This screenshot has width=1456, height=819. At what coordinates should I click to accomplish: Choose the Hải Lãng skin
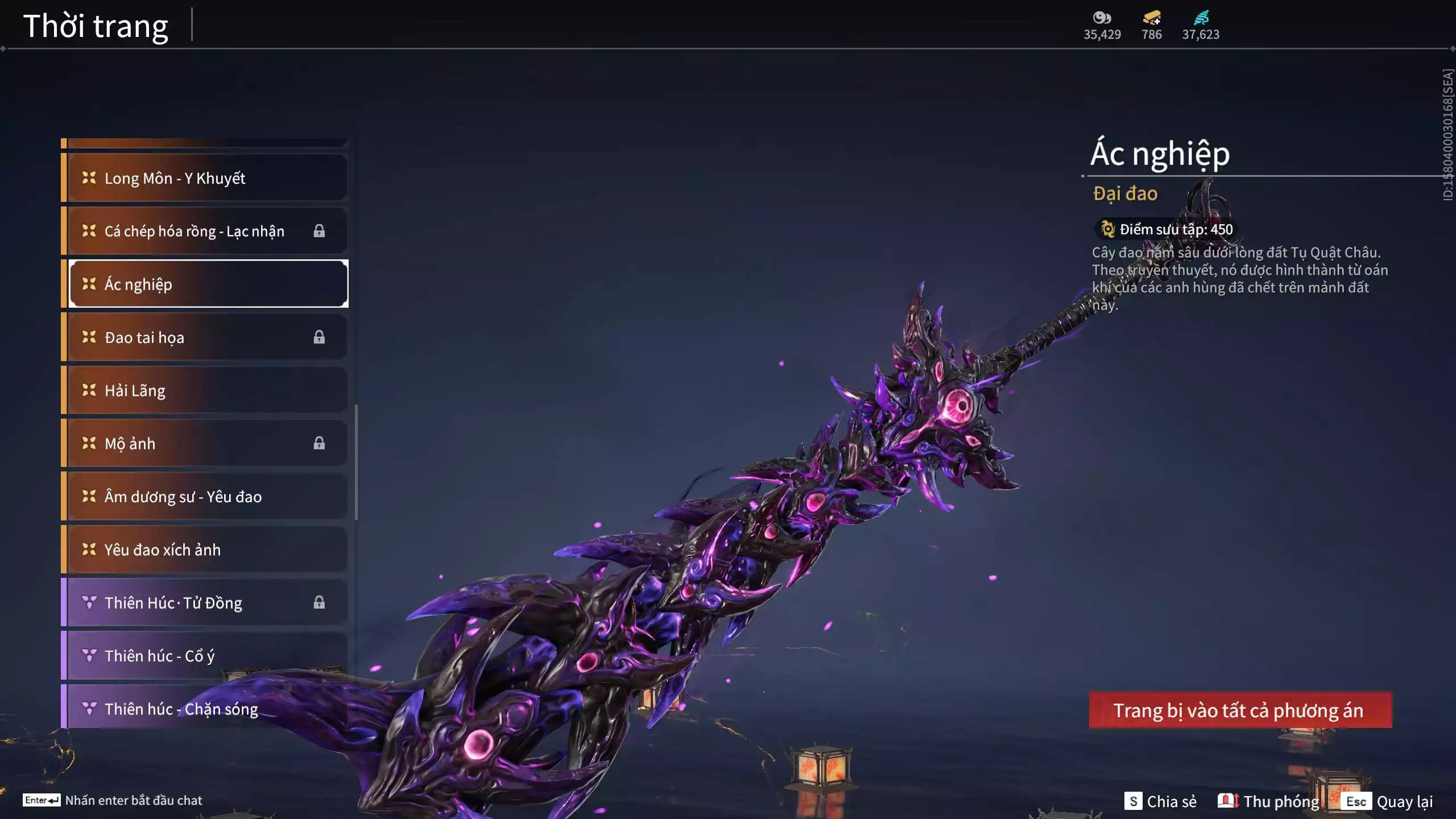[x=207, y=390]
